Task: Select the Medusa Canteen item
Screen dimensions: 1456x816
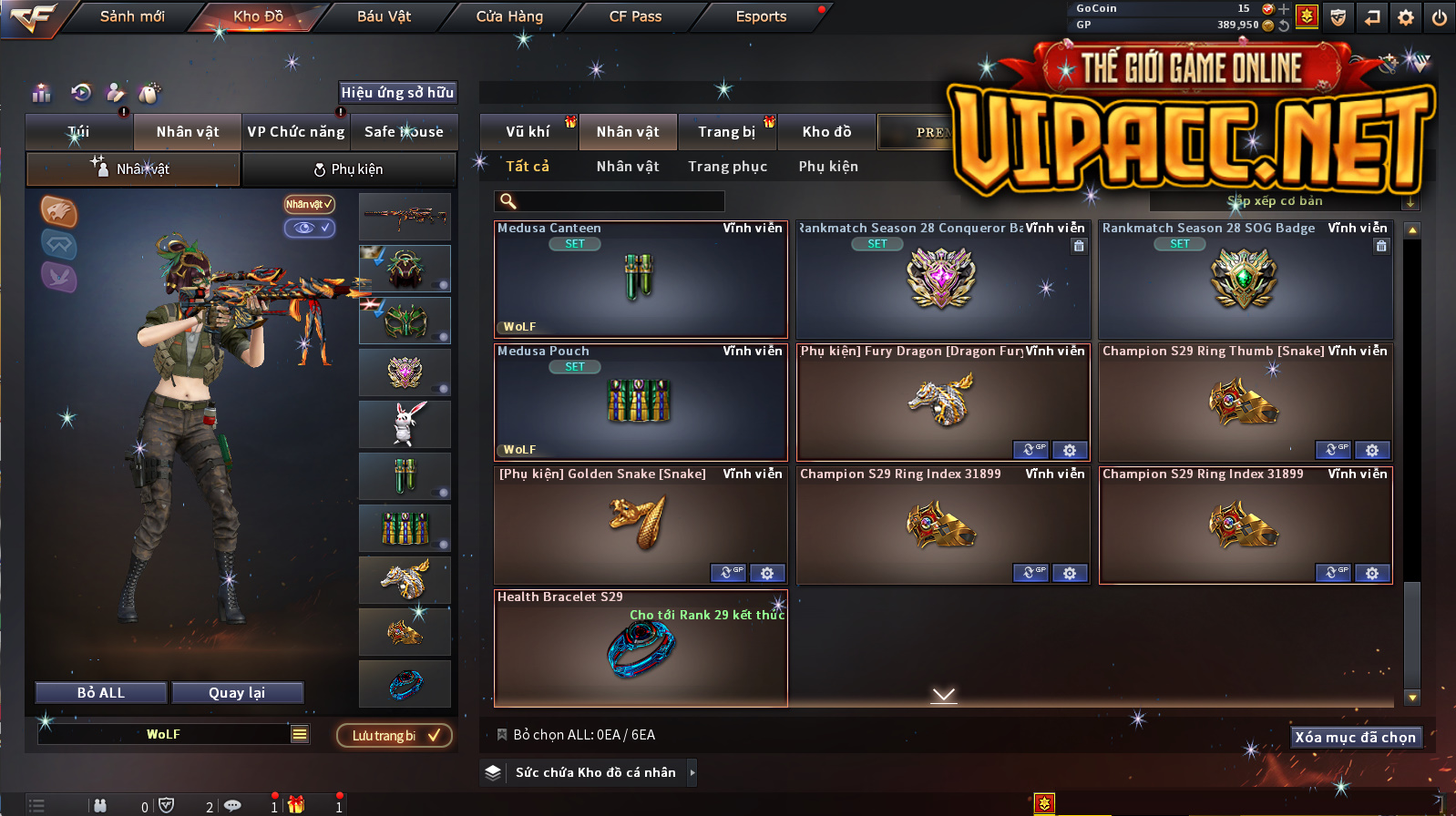Action: pos(641,280)
